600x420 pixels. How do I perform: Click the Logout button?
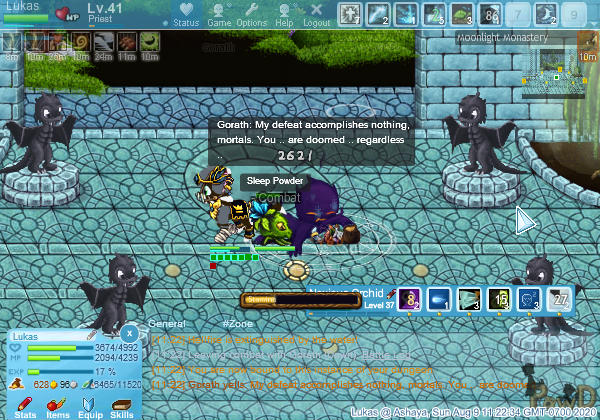click(316, 15)
